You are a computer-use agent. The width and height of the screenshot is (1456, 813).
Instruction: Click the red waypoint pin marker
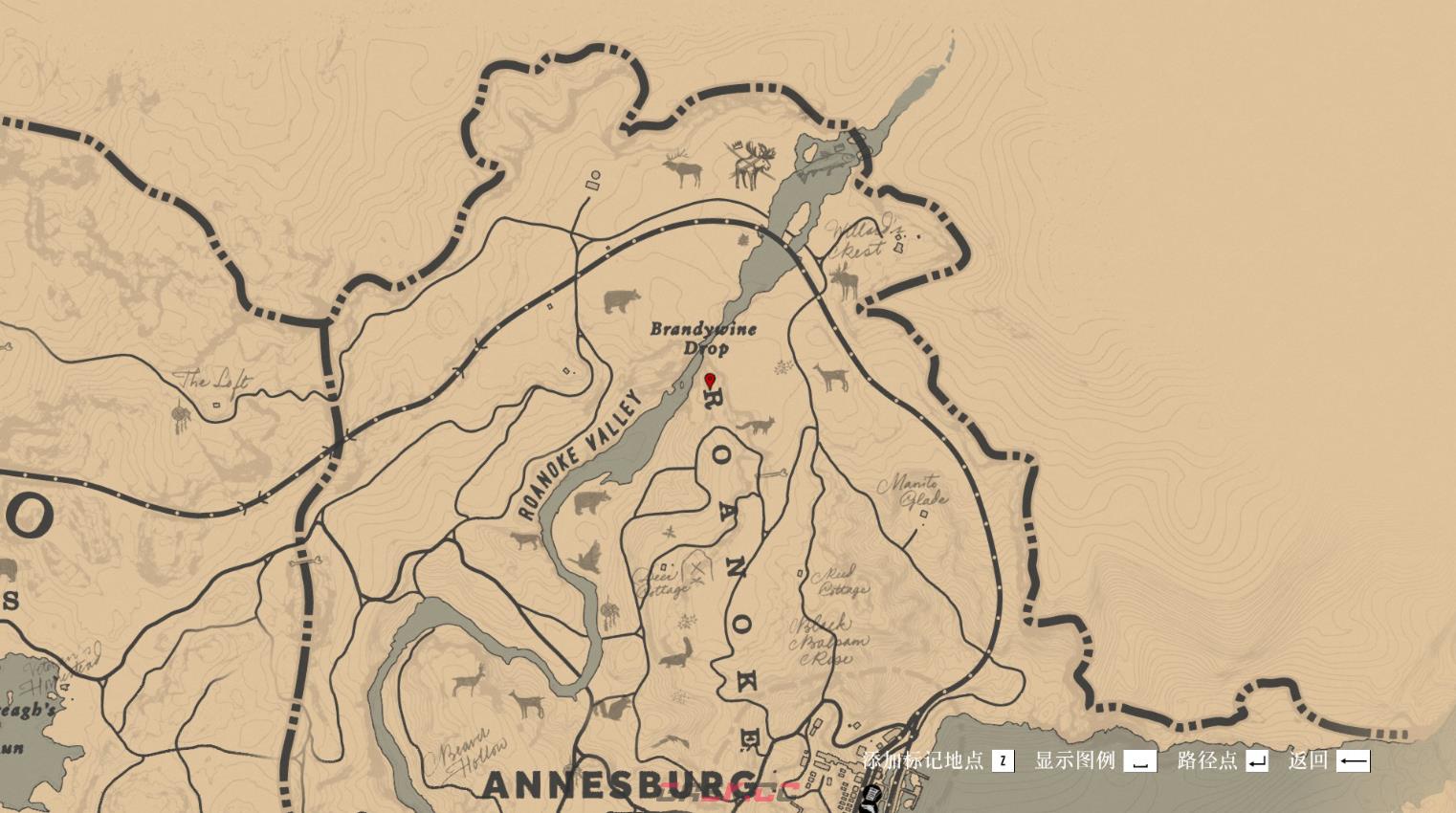pyautogui.click(x=710, y=382)
